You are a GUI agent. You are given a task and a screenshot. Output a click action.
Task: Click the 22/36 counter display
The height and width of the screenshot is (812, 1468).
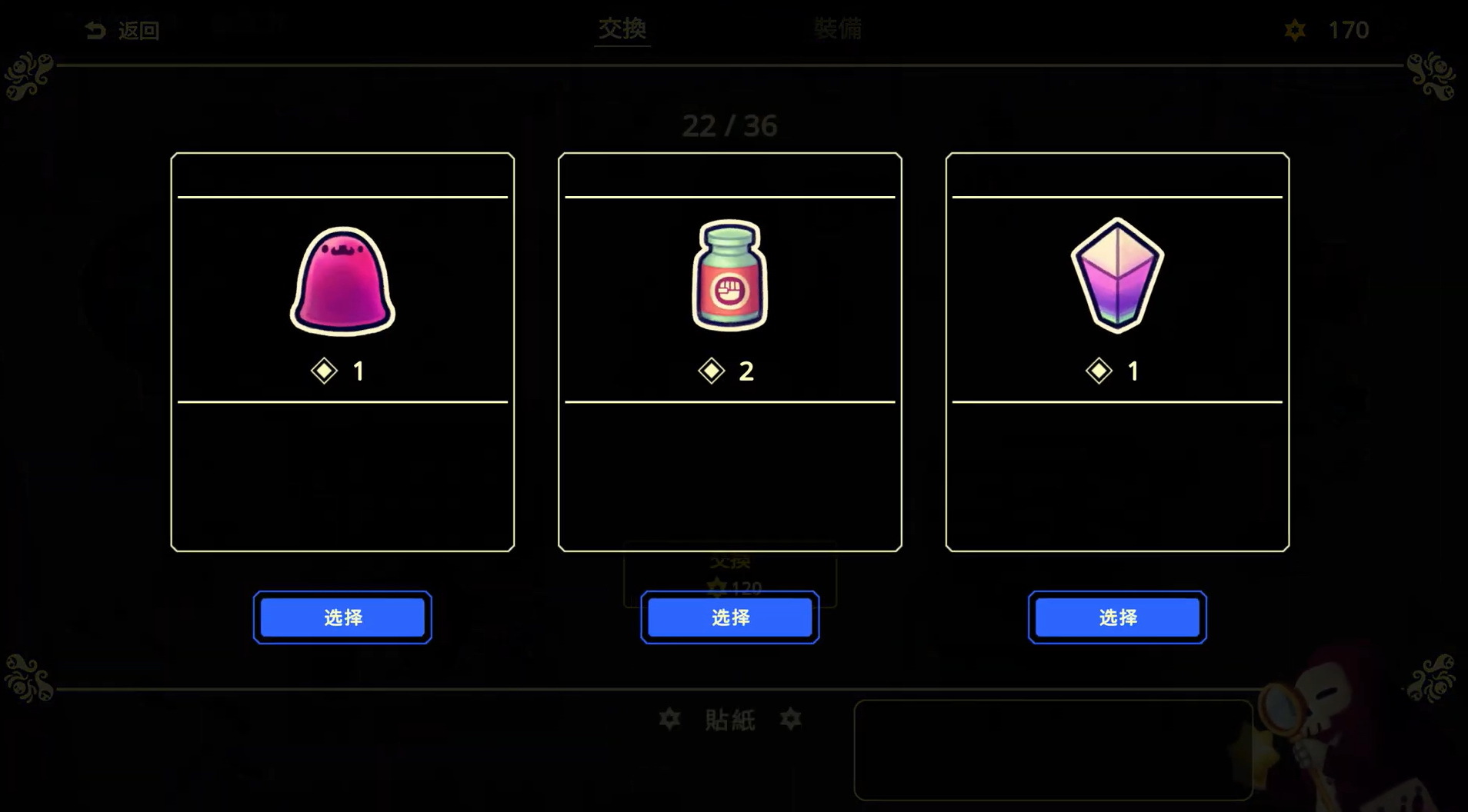tap(730, 126)
